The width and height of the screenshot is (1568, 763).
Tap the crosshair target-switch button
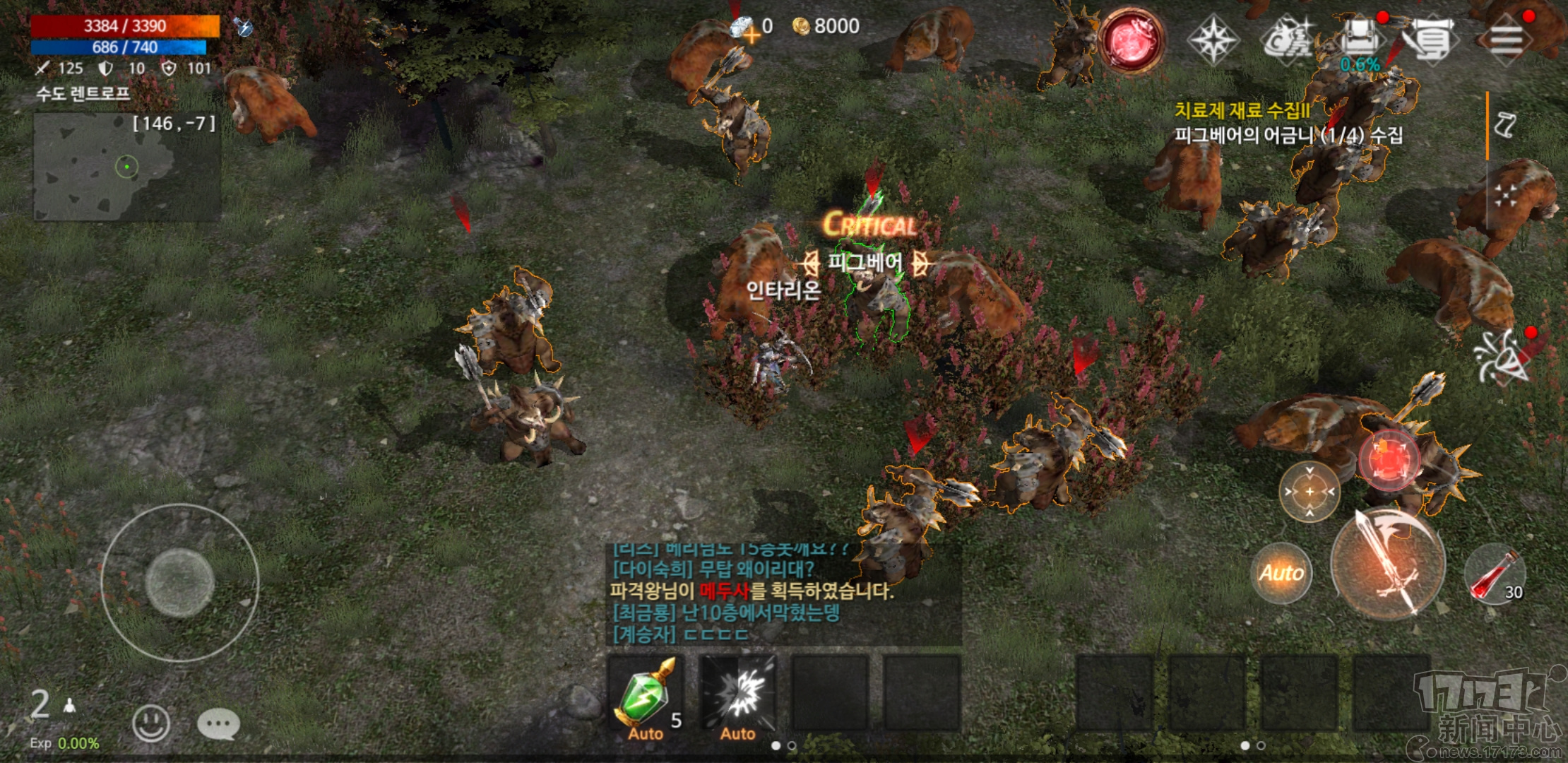[1309, 492]
